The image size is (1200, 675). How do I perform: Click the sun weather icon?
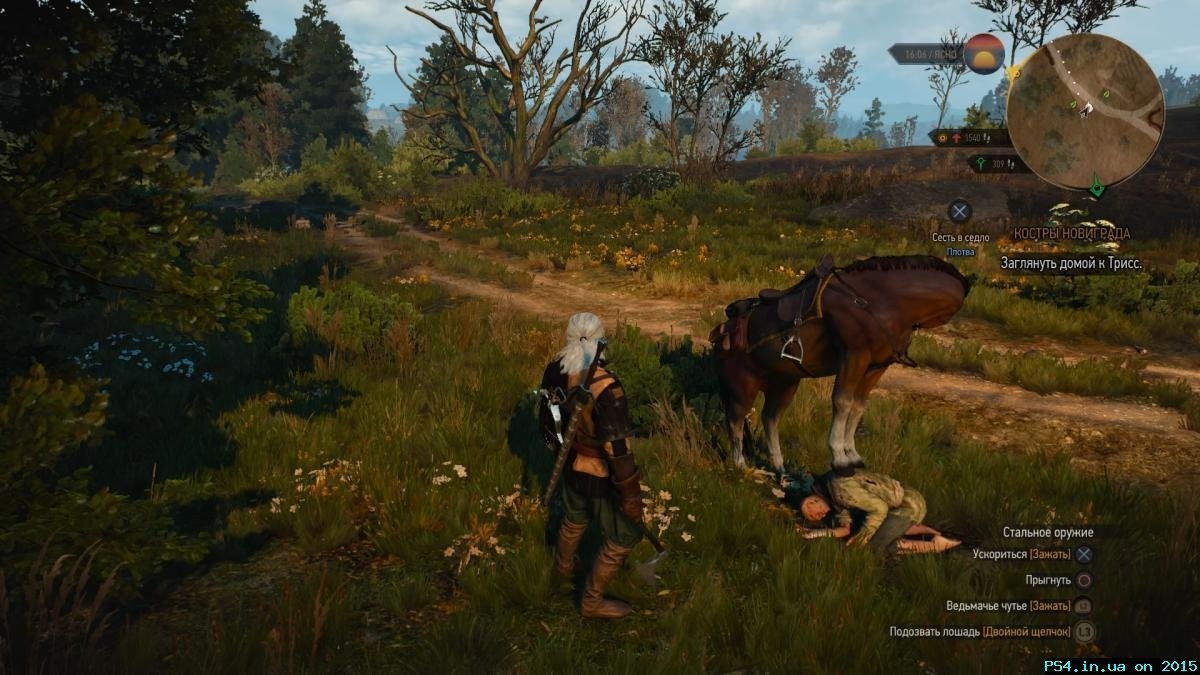(x=983, y=54)
